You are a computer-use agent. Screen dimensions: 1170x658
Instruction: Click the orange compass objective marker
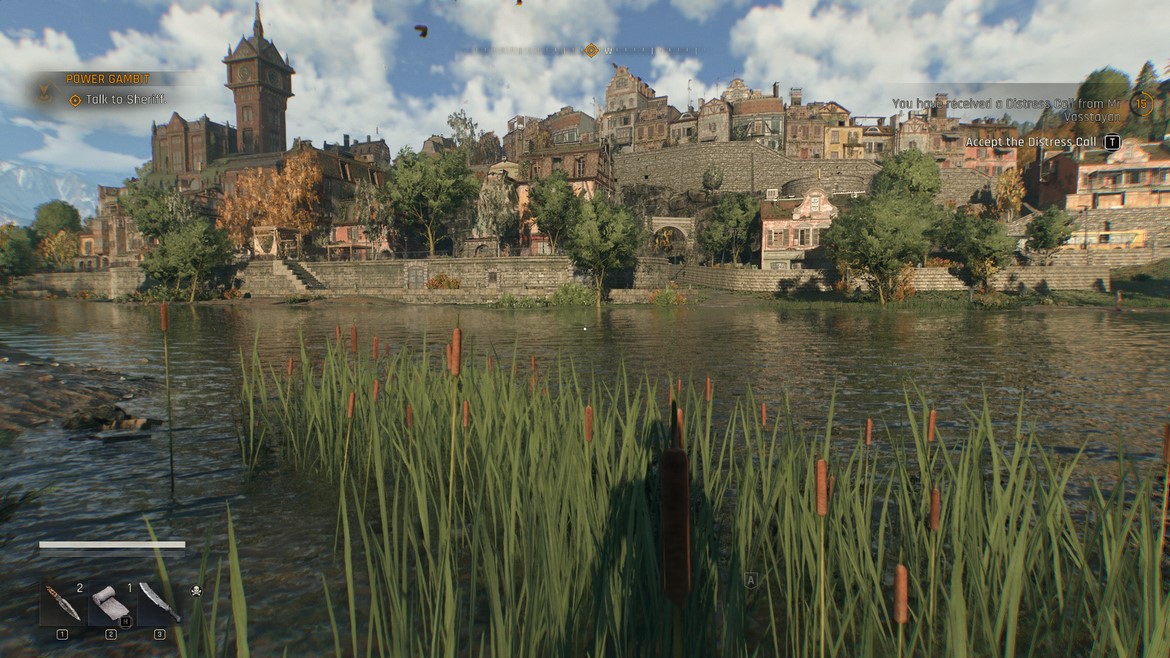[591, 50]
